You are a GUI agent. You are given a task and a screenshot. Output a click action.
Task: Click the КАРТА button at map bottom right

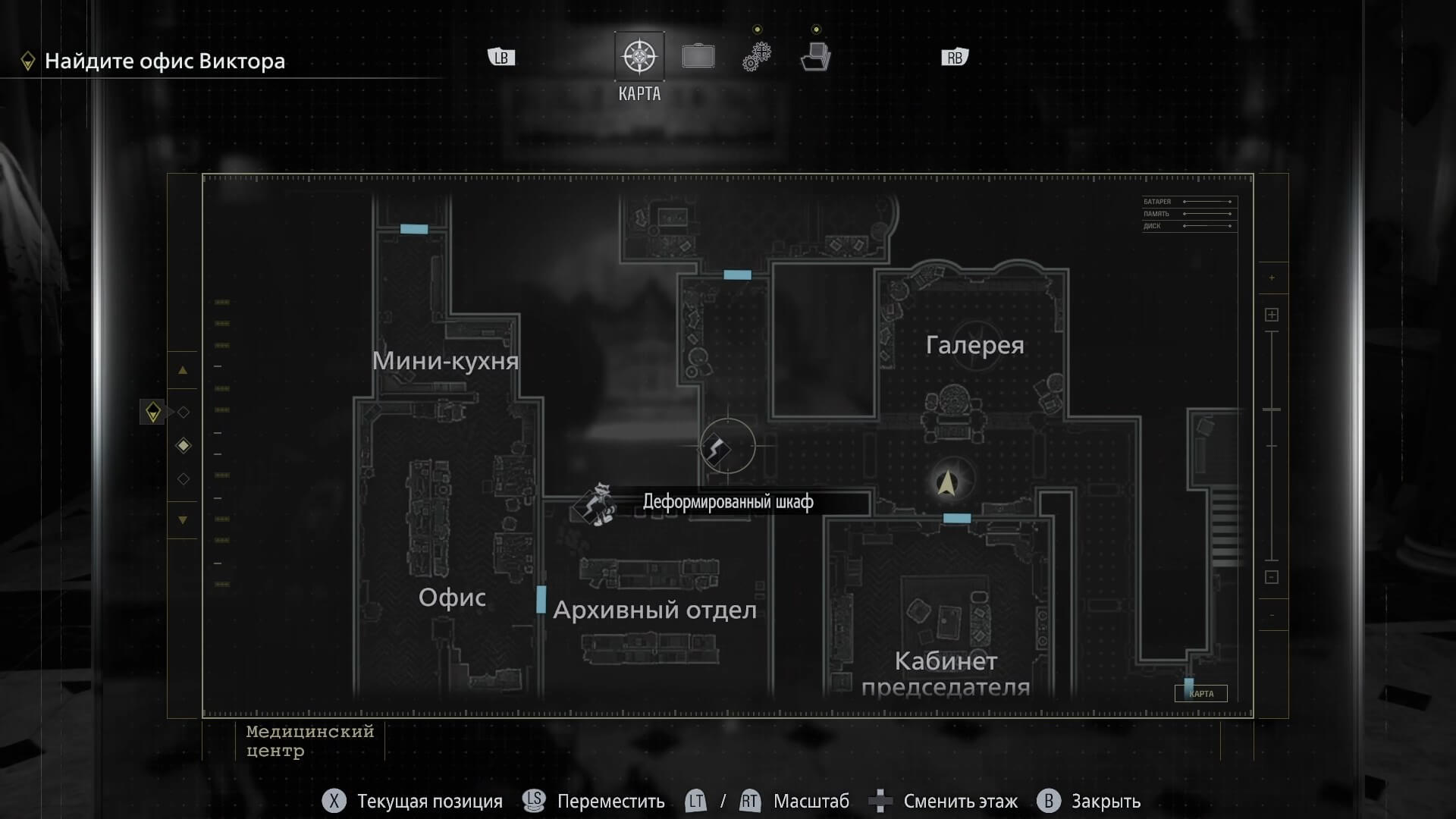(x=1201, y=693)
